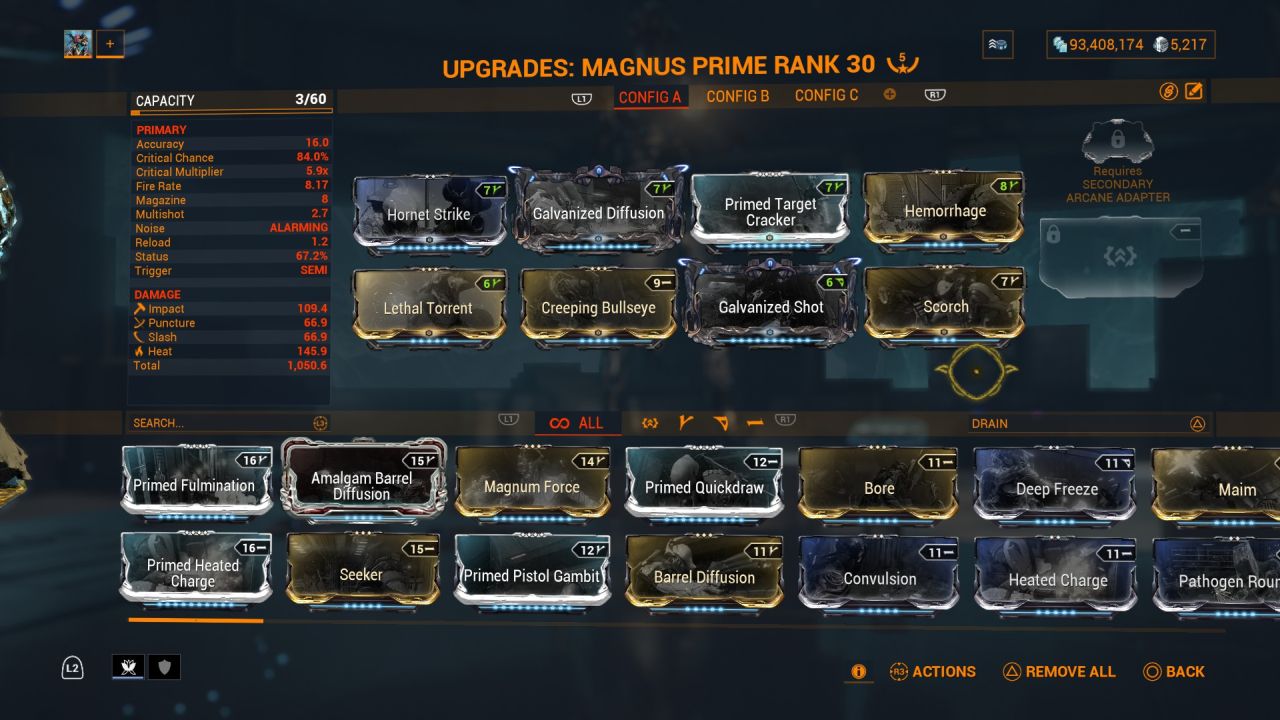The image size is (1280, 720).
Task: Click the REMOVE ALL button
Action: point(1059,672)
